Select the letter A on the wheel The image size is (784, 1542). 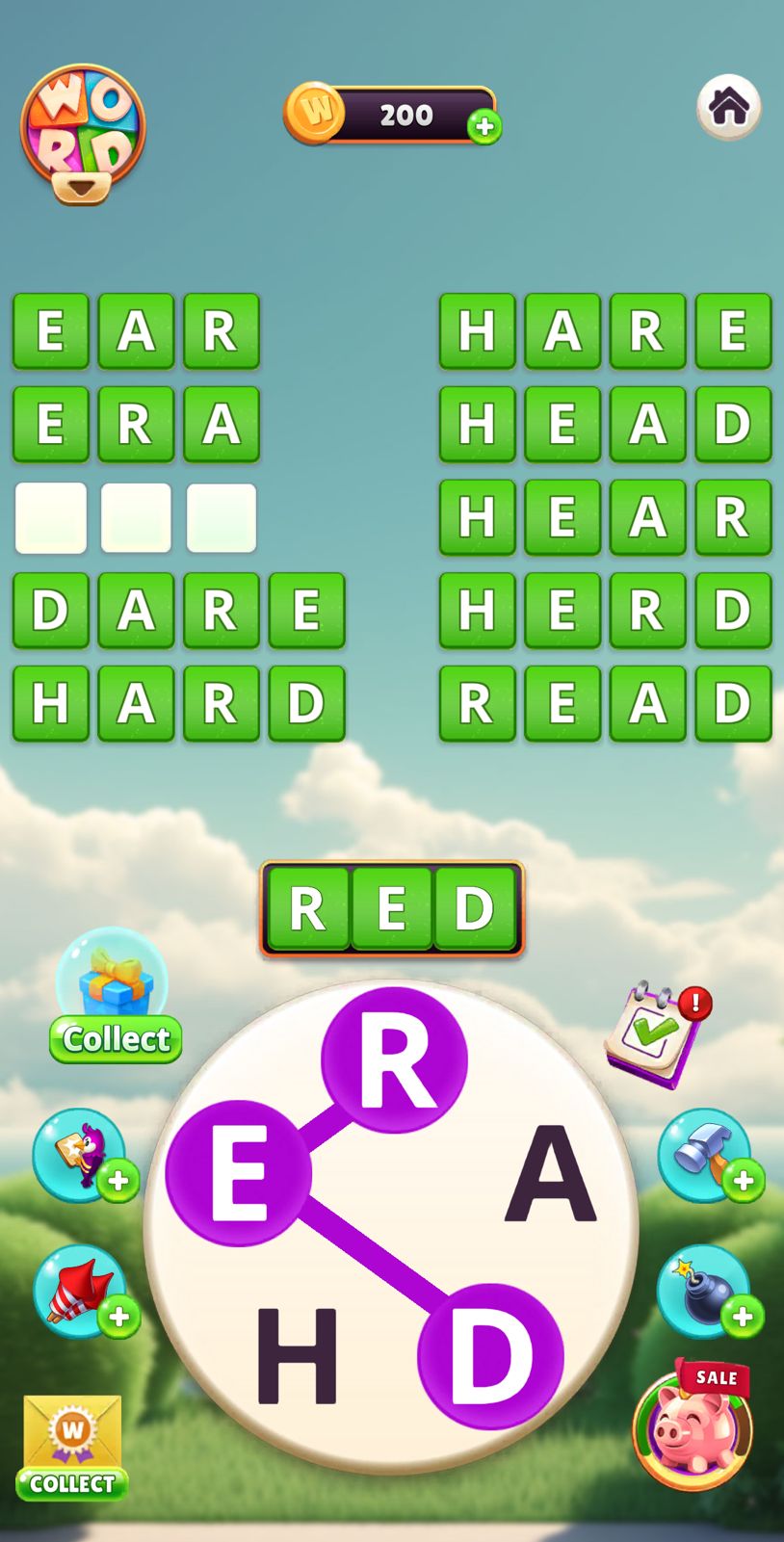click(x=550, y=1175)
